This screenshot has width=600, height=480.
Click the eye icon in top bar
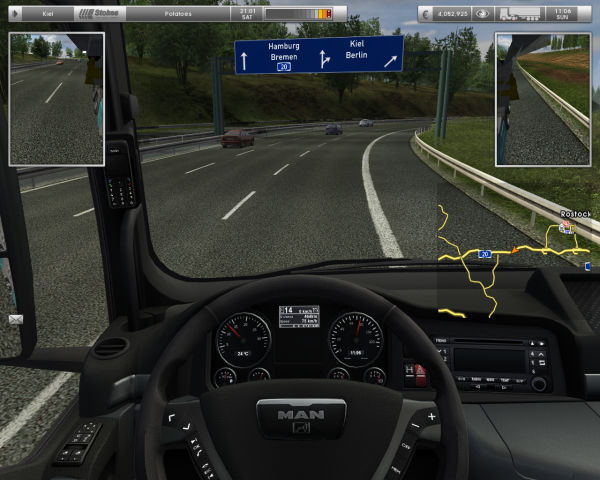pos(482,14)
